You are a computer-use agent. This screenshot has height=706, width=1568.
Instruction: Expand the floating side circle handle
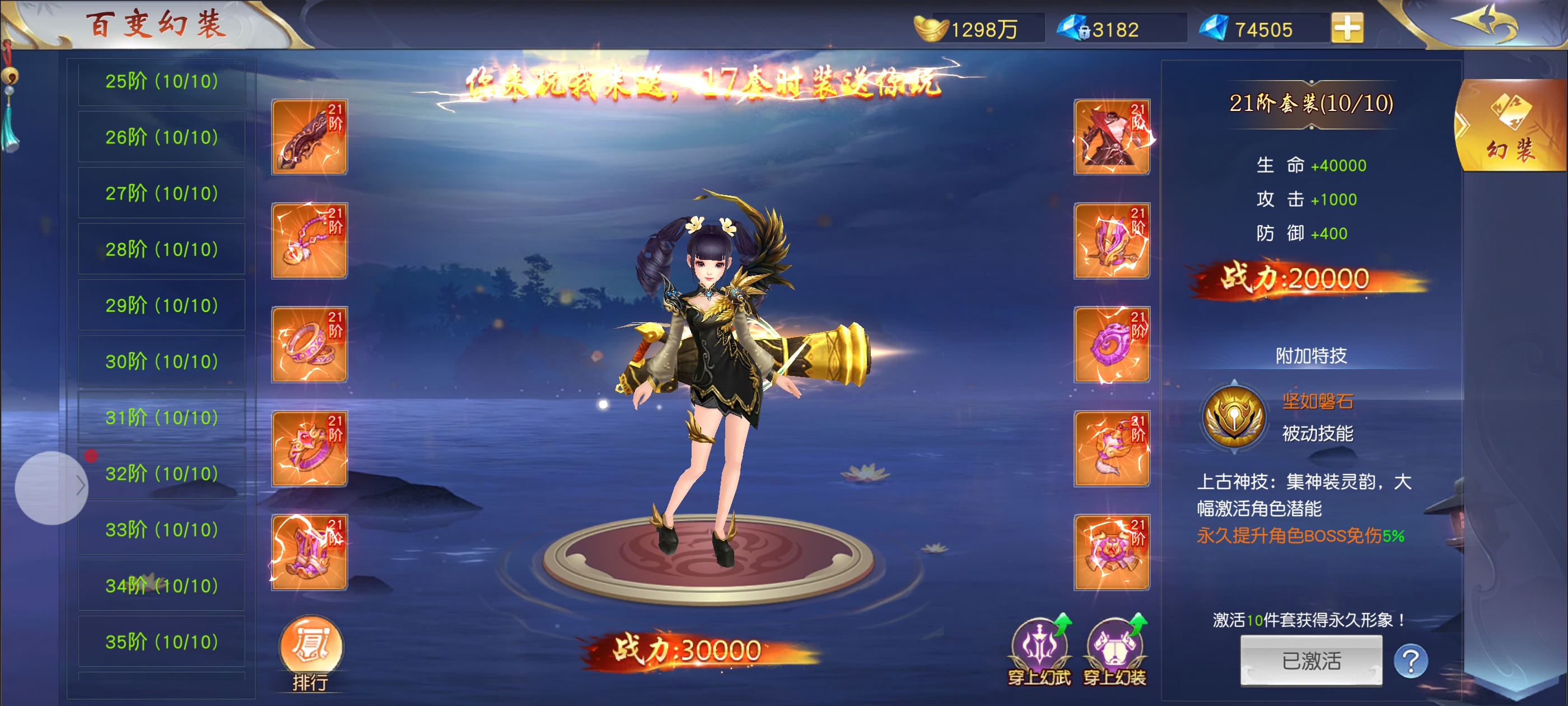(x=52, y=487)
